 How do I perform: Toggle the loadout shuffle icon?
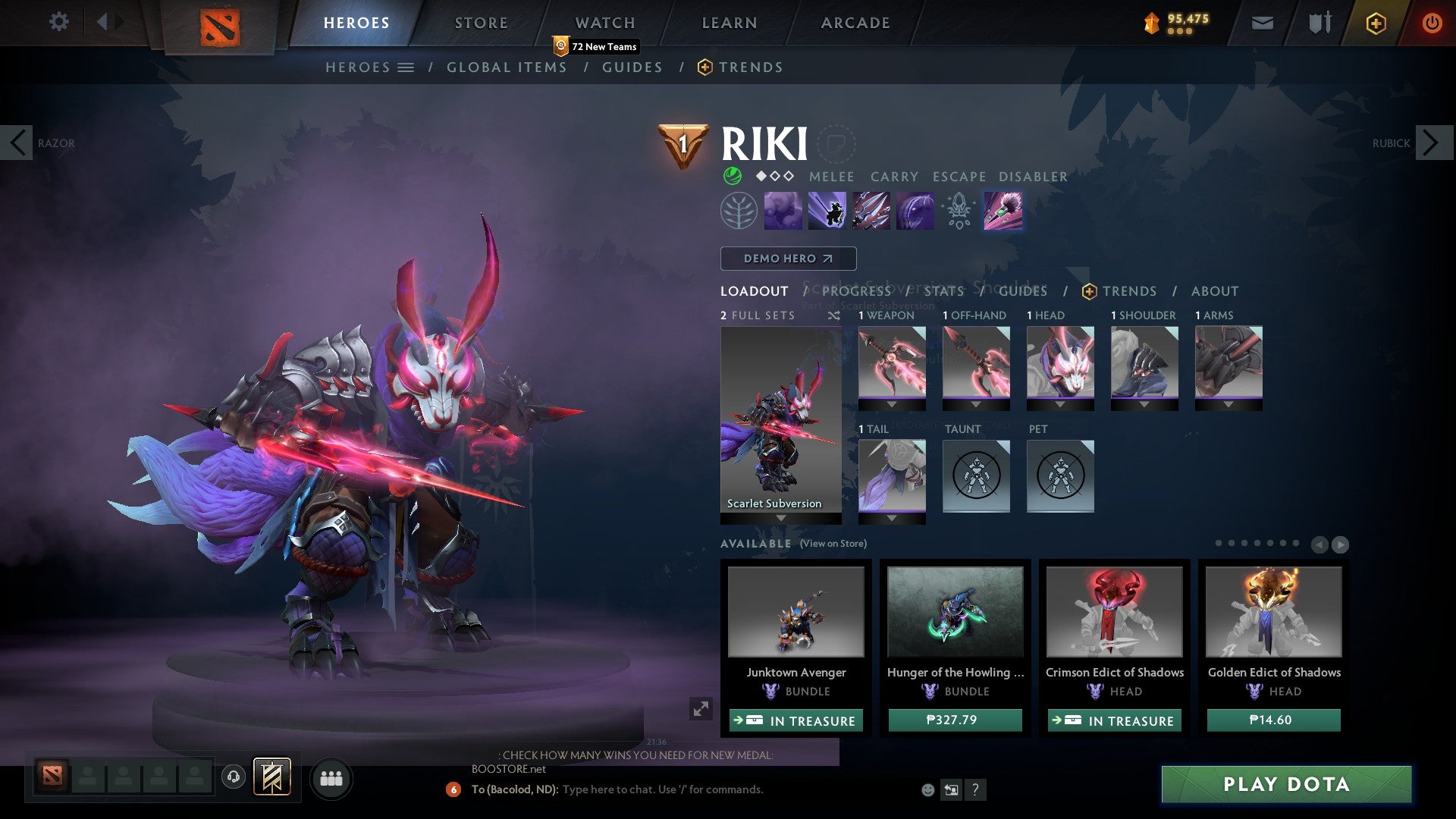(834, 315)
